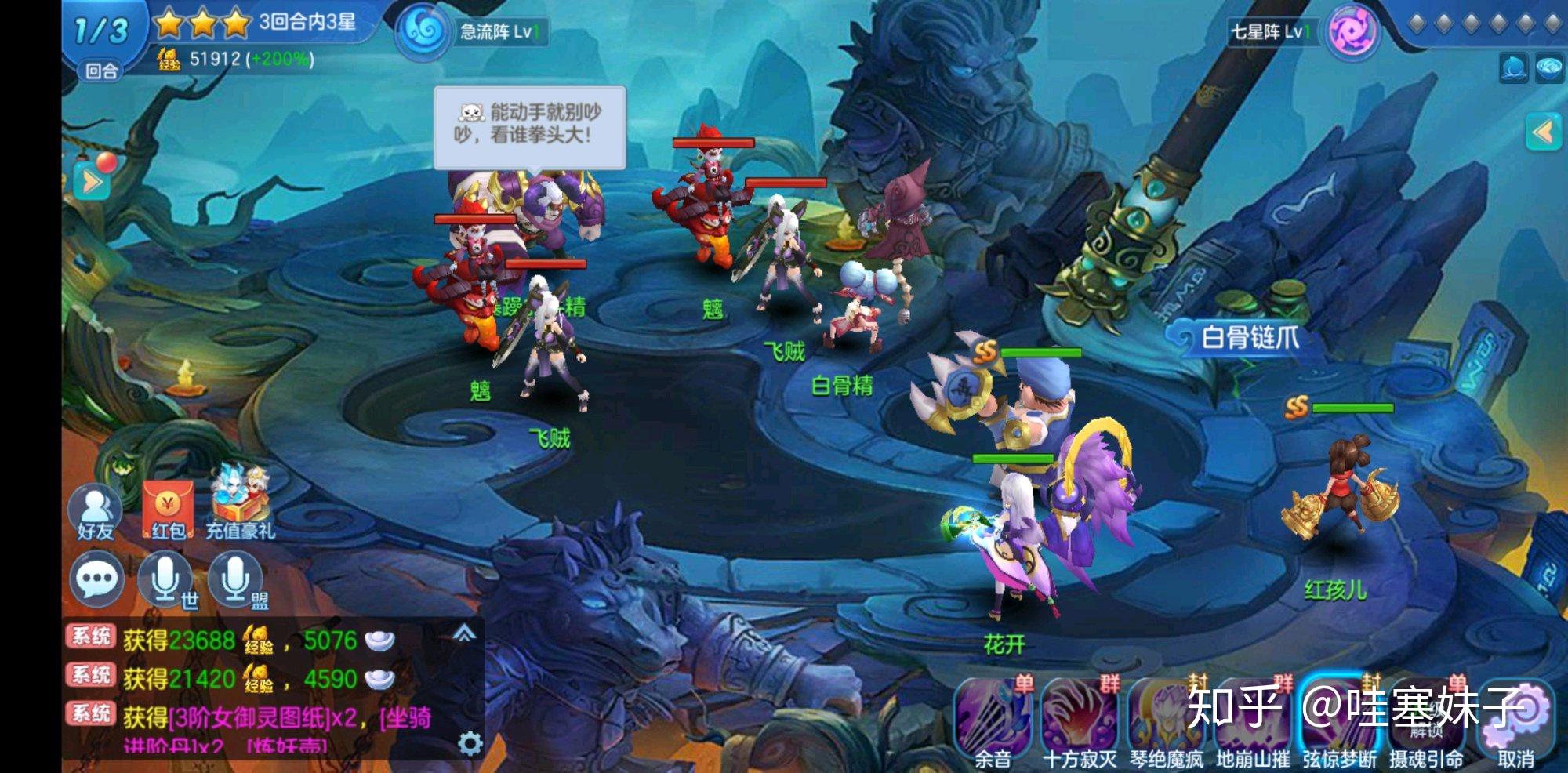
Task: Activate the world voice microphone (世)
Action: [x=165, y=580]
